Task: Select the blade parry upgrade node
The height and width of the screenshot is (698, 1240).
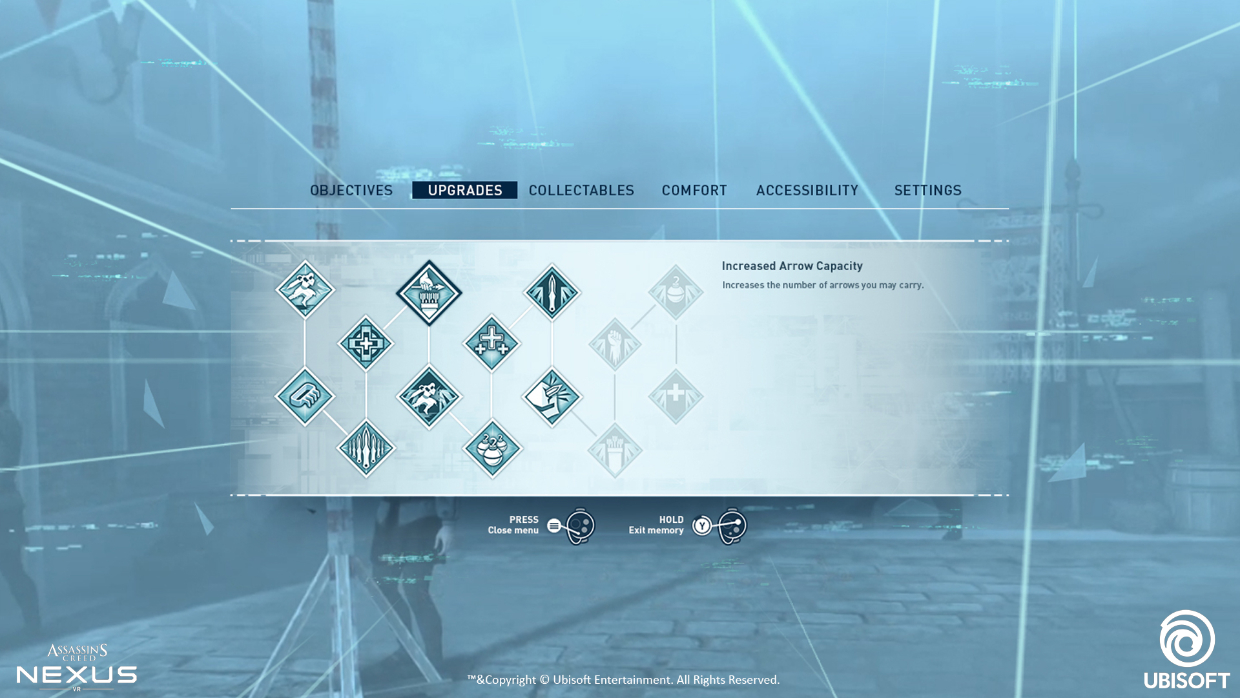Action: point(552,395)
